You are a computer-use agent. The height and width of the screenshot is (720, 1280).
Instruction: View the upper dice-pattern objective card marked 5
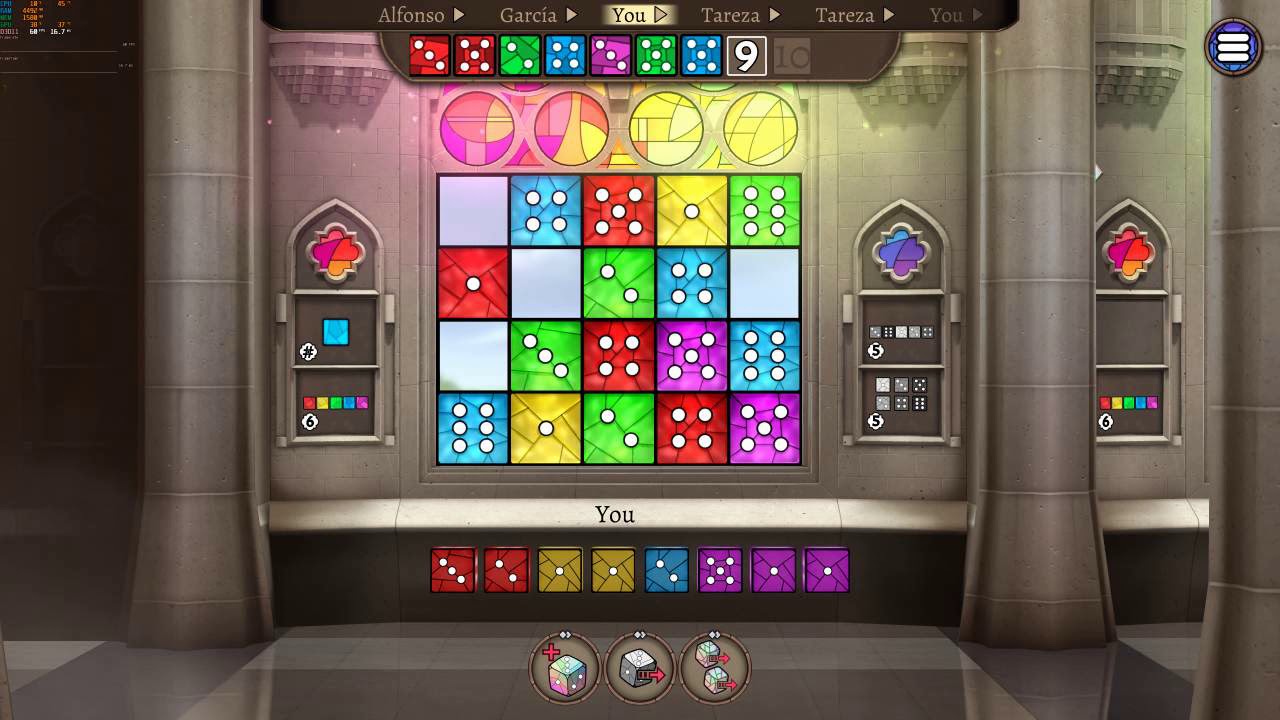coord(900,332)
